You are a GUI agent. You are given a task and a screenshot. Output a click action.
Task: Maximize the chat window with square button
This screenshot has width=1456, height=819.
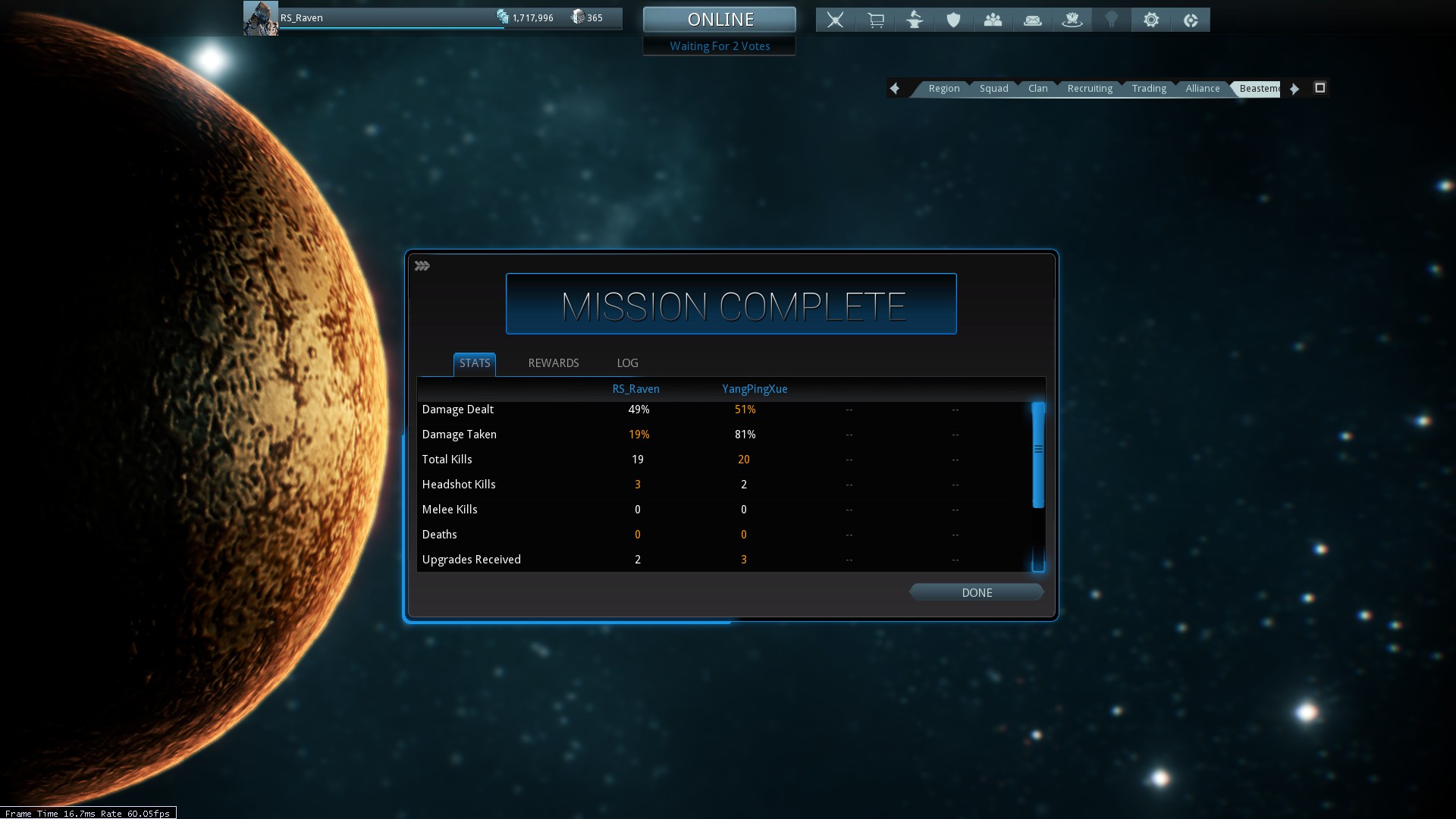[1319, 88]
